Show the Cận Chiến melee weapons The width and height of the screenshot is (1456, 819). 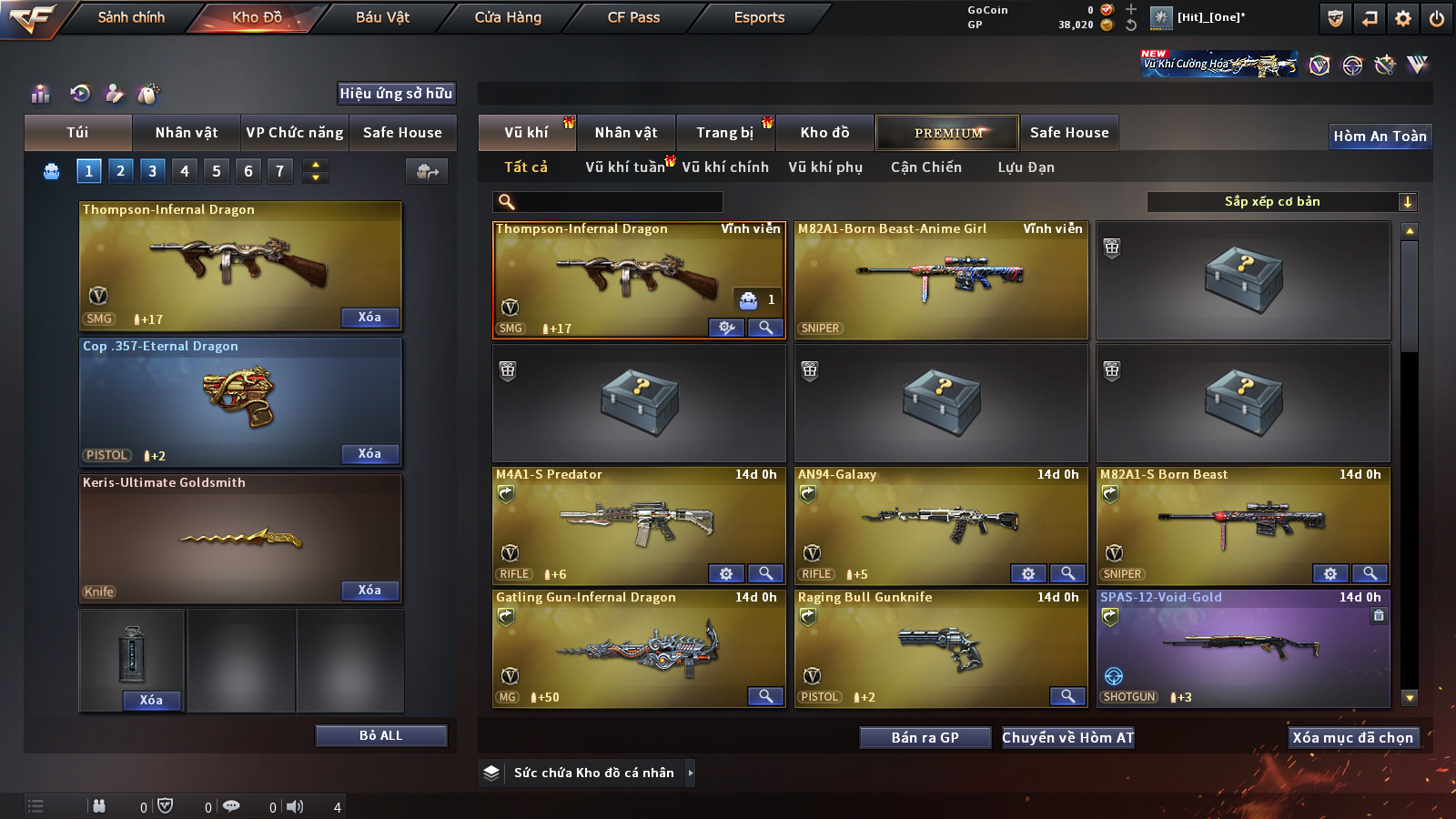tap(925, 167)
